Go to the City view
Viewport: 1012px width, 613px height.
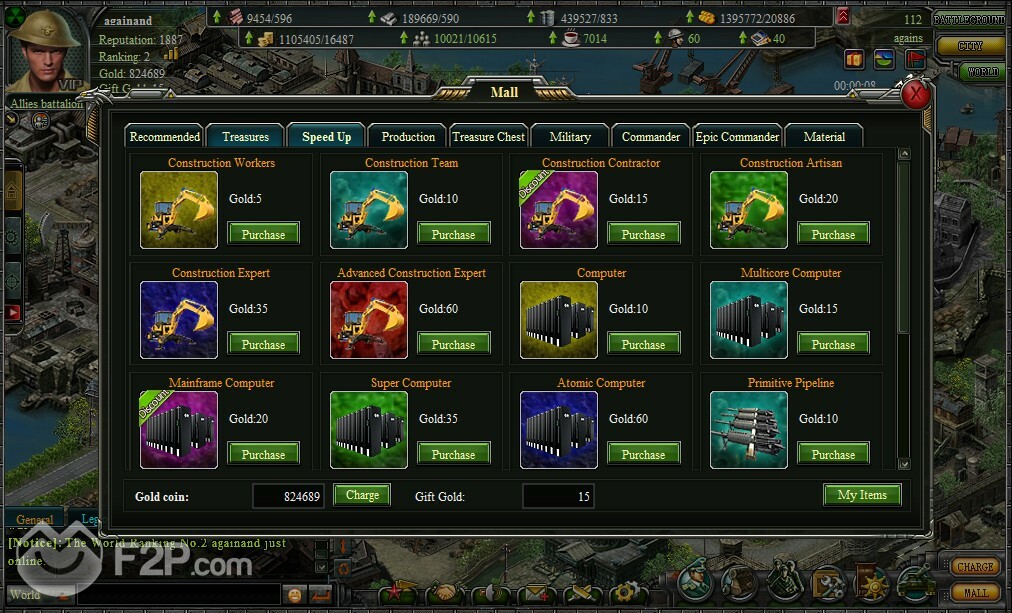(x=970, y=46)
